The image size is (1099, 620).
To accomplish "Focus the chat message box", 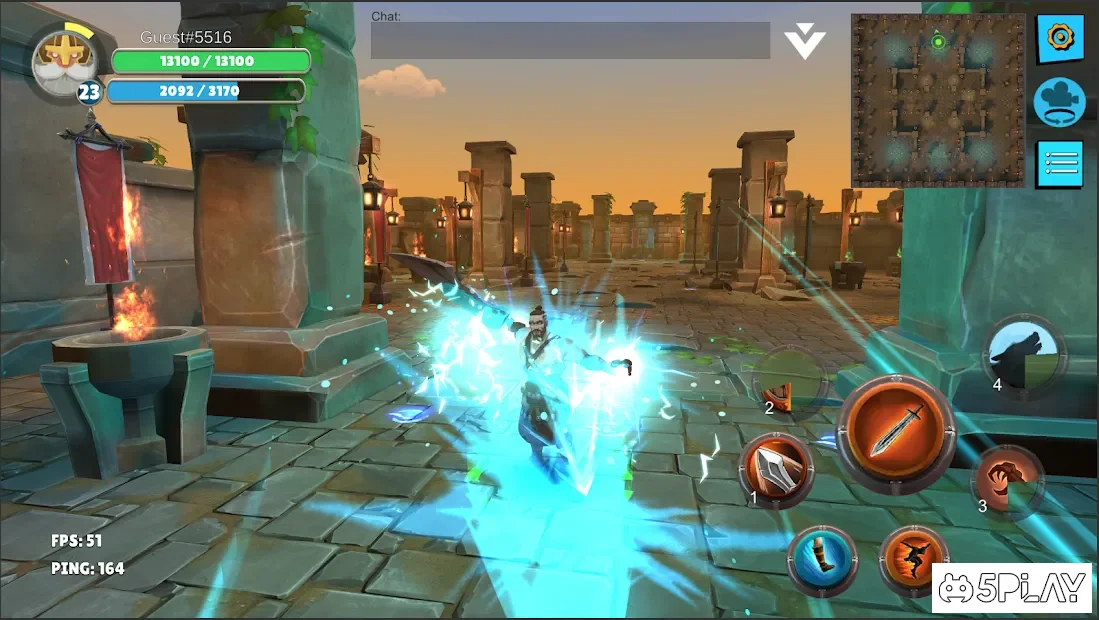I will coord(570,41).
